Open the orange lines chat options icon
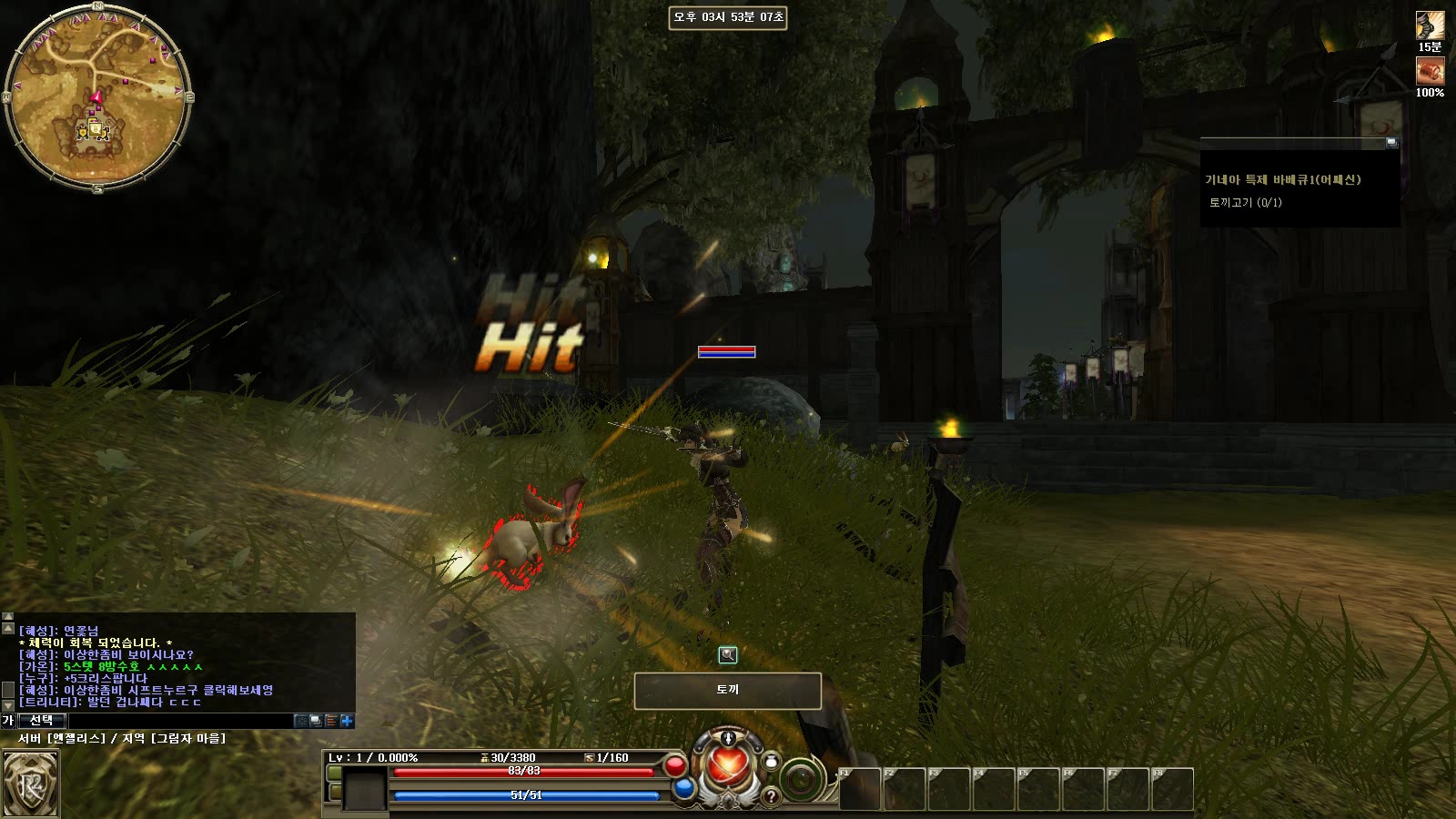 pos(331,721)
